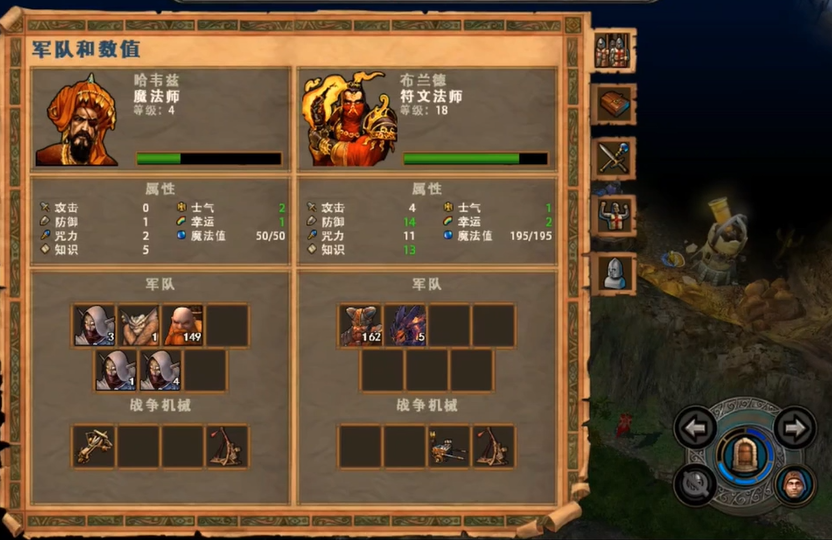Choose the horned warrior stack of 162
832x540 pixels.
pos(360,326)
